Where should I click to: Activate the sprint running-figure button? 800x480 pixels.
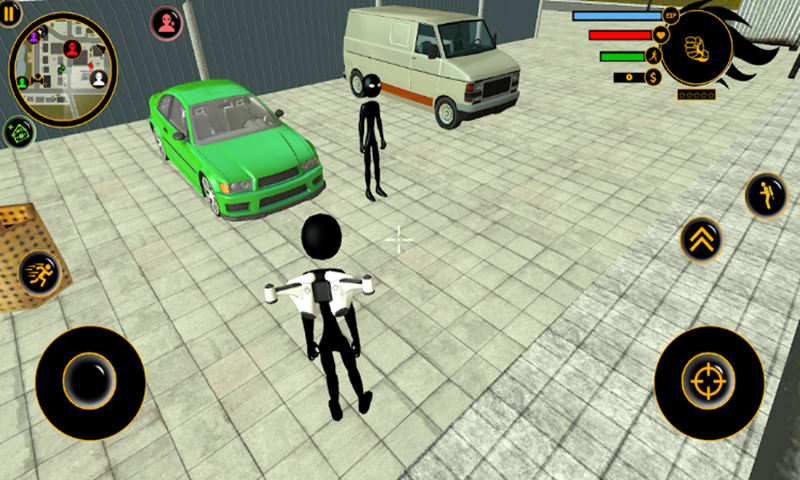(40, 272)
